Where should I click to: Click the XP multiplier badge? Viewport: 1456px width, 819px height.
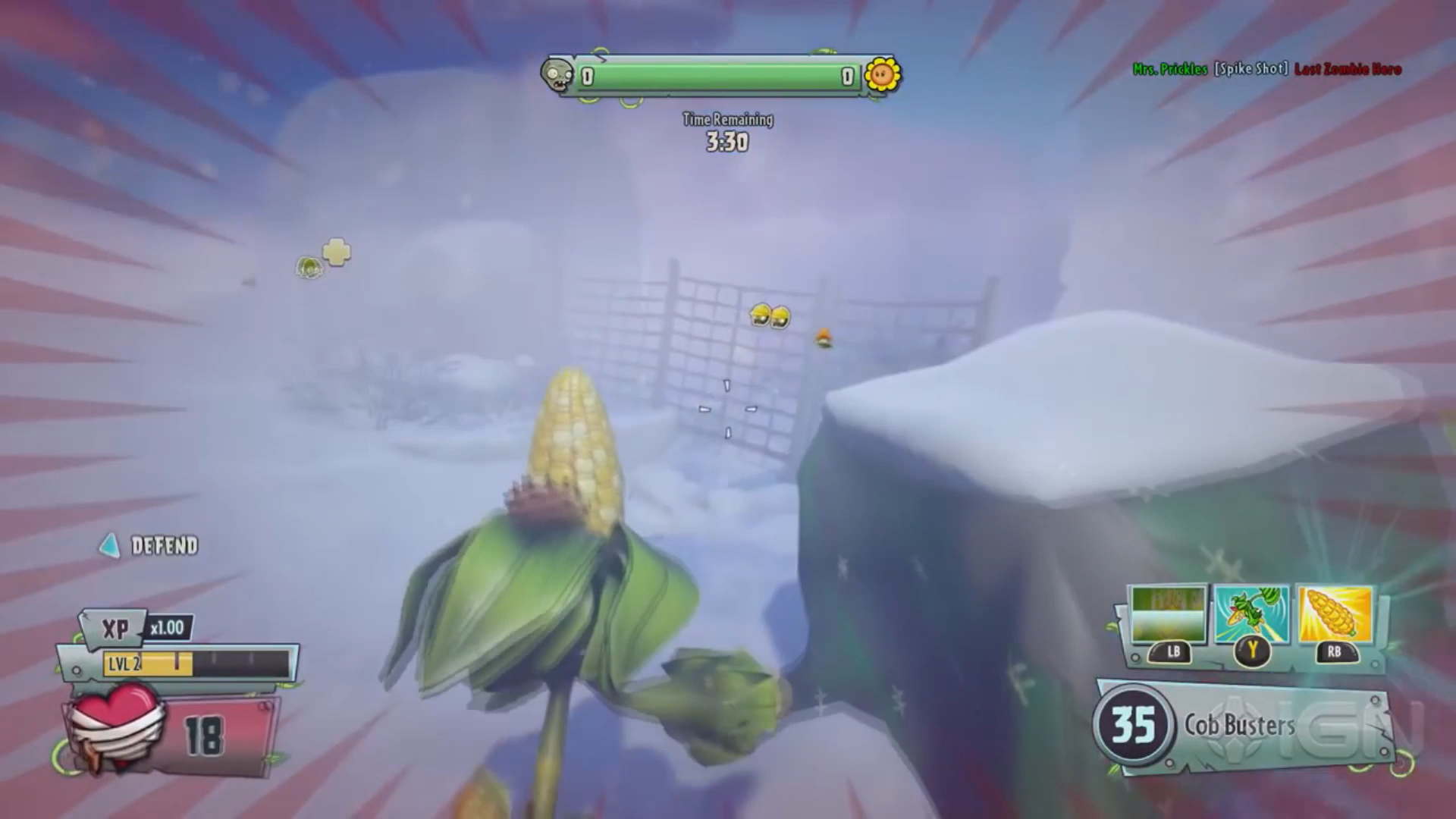167,628
